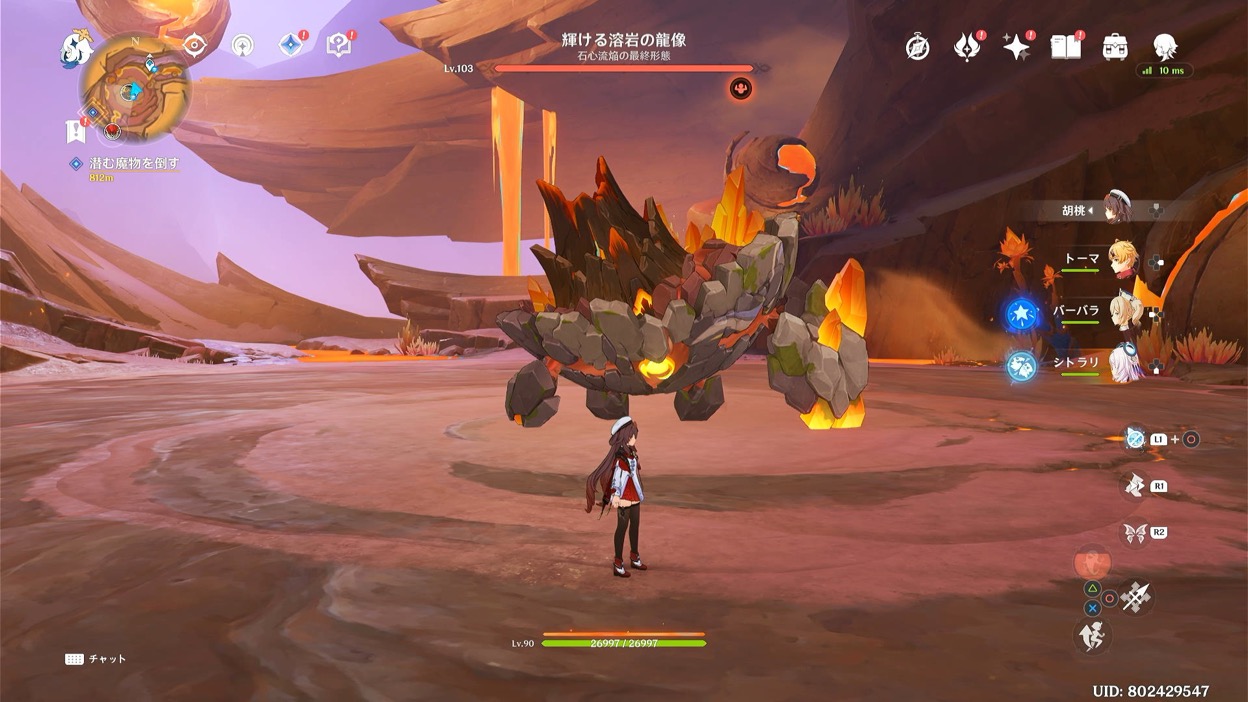Toggle the elemental sight eye icon
The height and width of the screenshot is (702, 1248).
coord(194,45)
